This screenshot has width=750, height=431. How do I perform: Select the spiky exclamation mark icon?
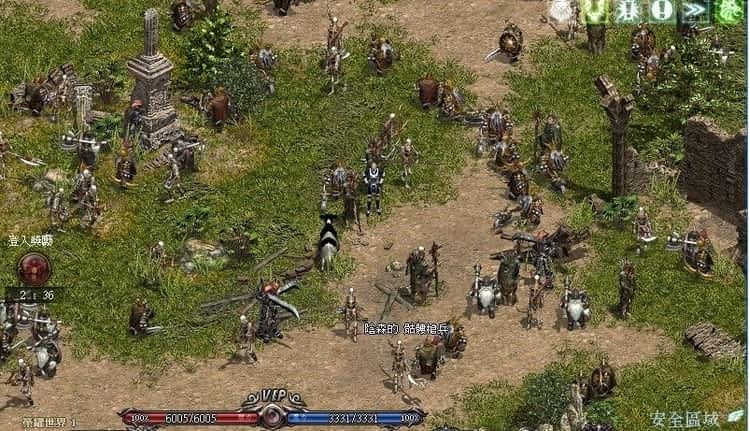click(630, 12)
